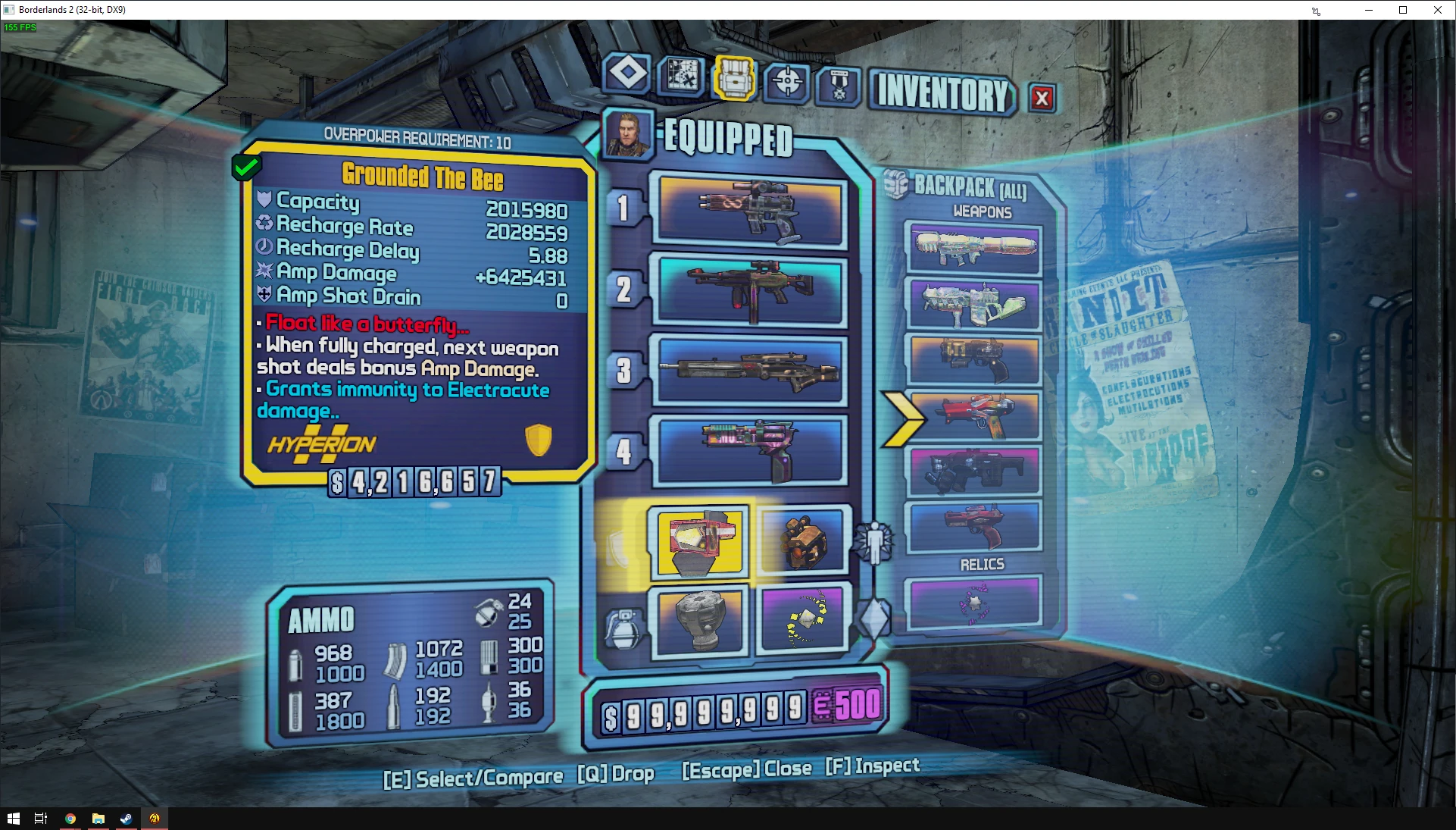Open the Steam taskbar icon
1456x830 pixels.
pos(126,819)
